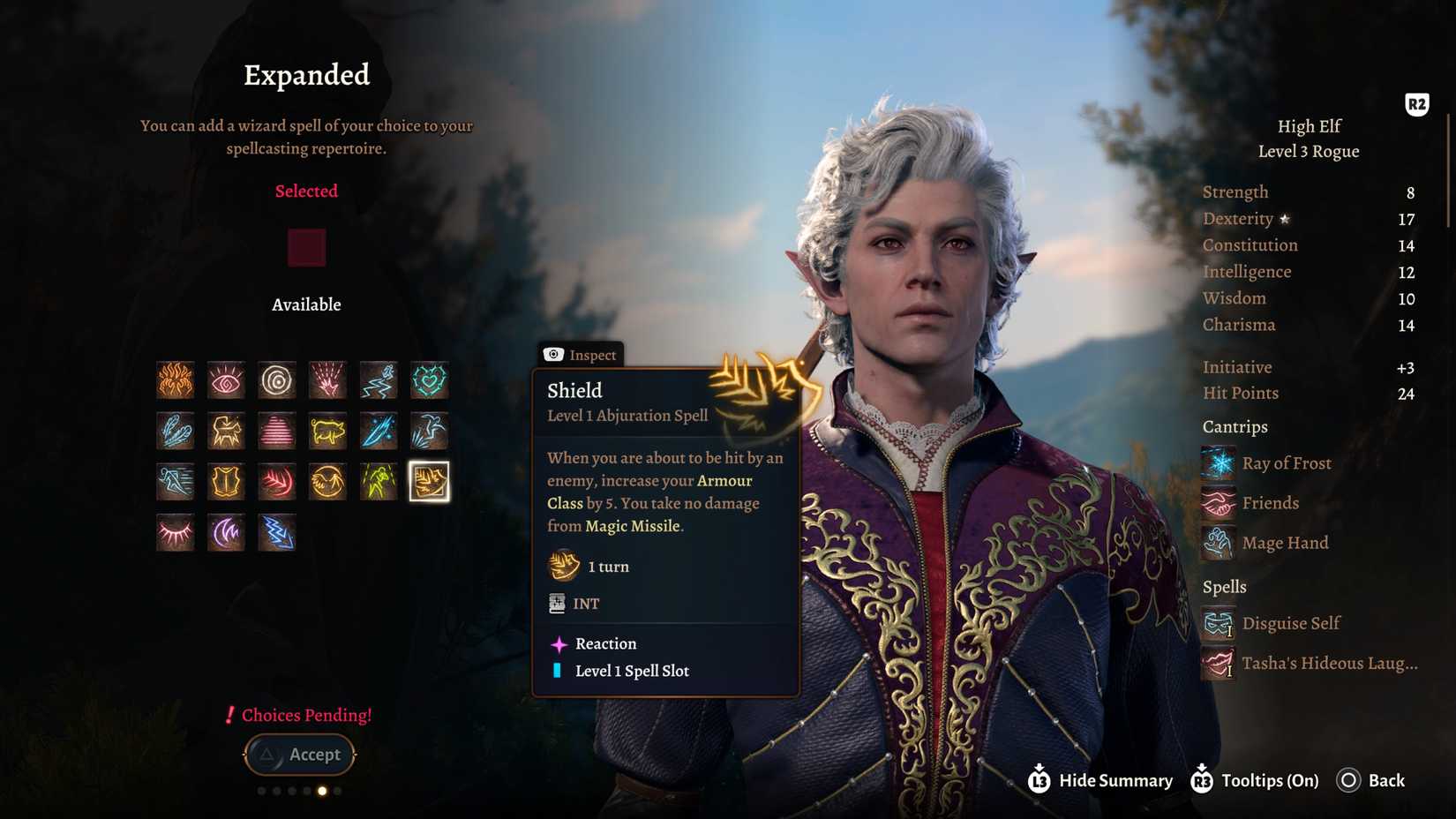Image resolution: width=1456 pixels, height=819 pixels.
Task: Choose the Feather Fall blue feathers spell
Action: (176, 432)
